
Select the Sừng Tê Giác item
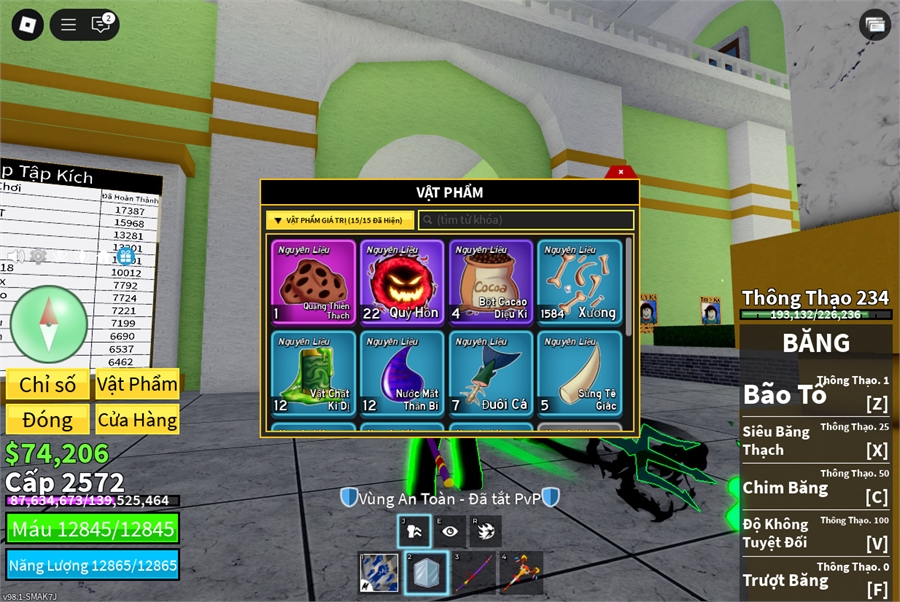(x=580, y=374)
